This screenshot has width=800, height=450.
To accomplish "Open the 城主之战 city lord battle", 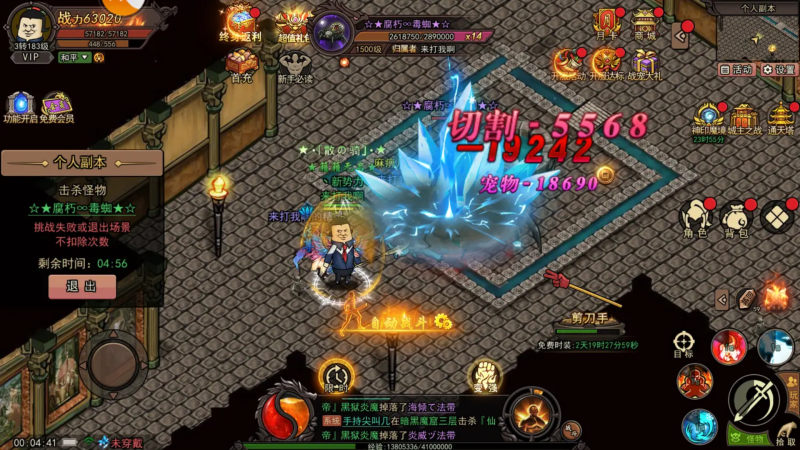I will (745, 118).
